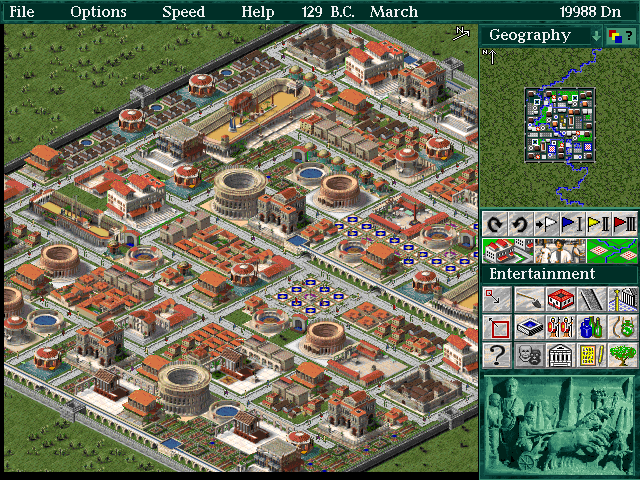Rotate view with the counter-clockwise arrow button

pos(519,223)
